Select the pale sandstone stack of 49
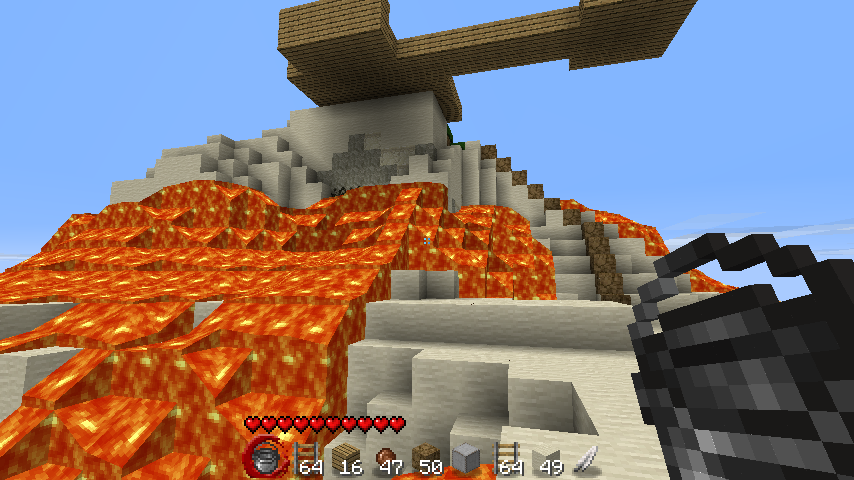Viewport: 854px width, 480px height. pos(546,459)
